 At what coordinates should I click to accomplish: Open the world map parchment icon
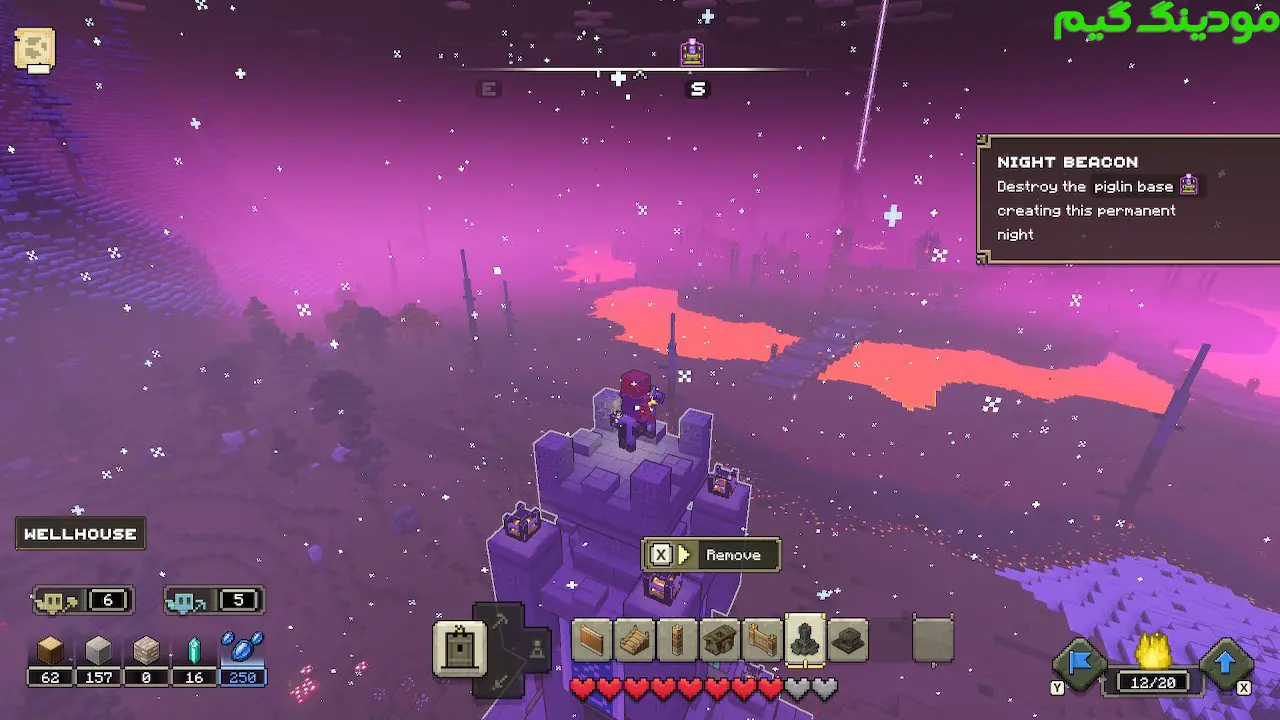(x=35, y=49)
